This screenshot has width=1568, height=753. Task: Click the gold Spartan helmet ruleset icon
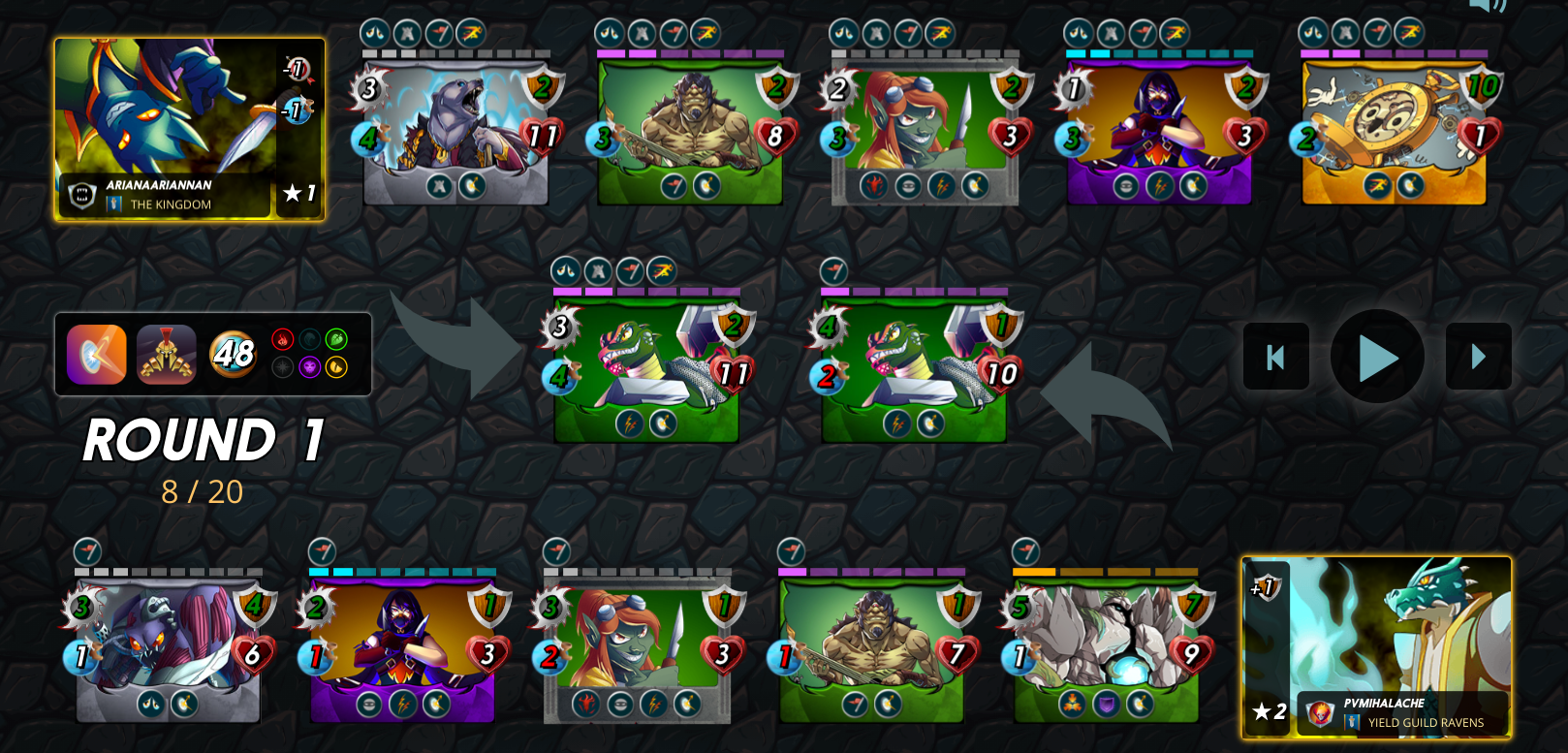click(x=167, y=355)
